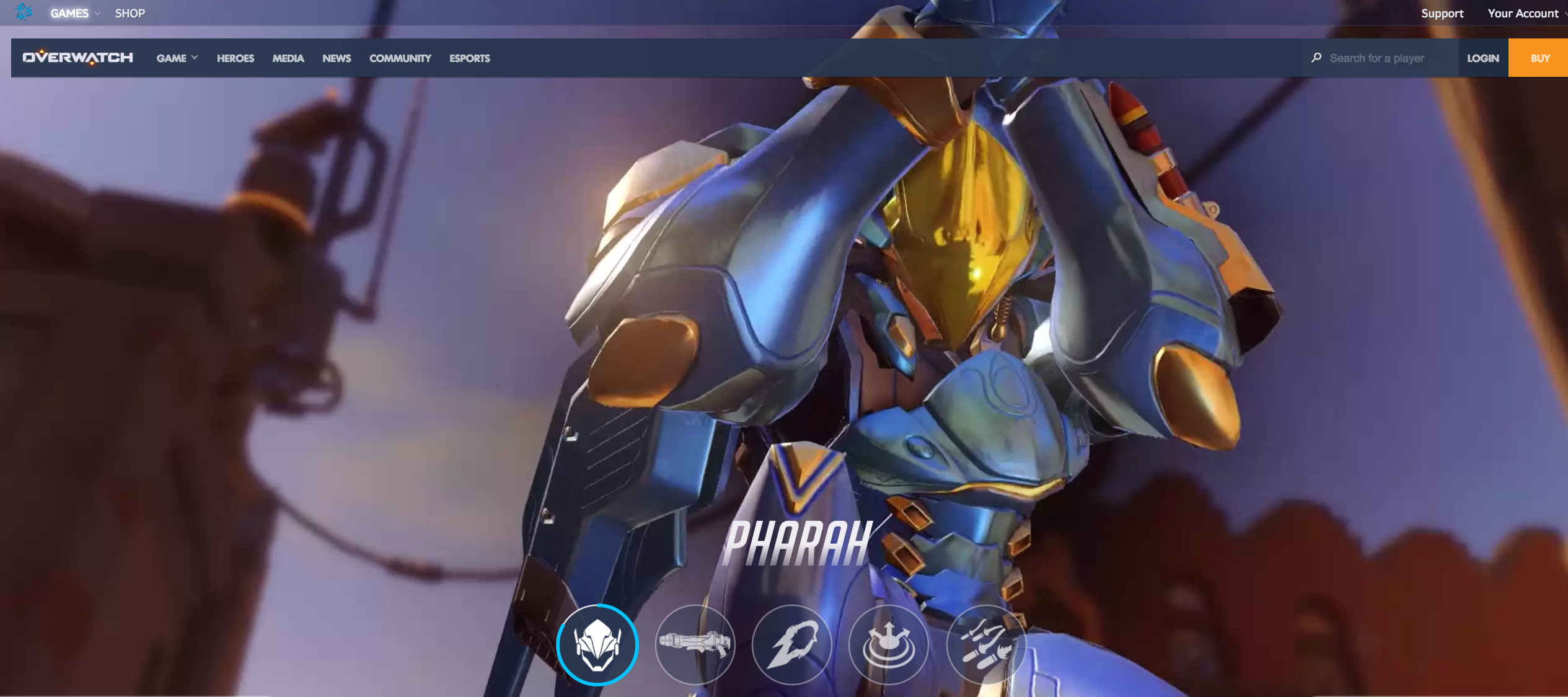Go to the Heroes page

pos(236,58)
